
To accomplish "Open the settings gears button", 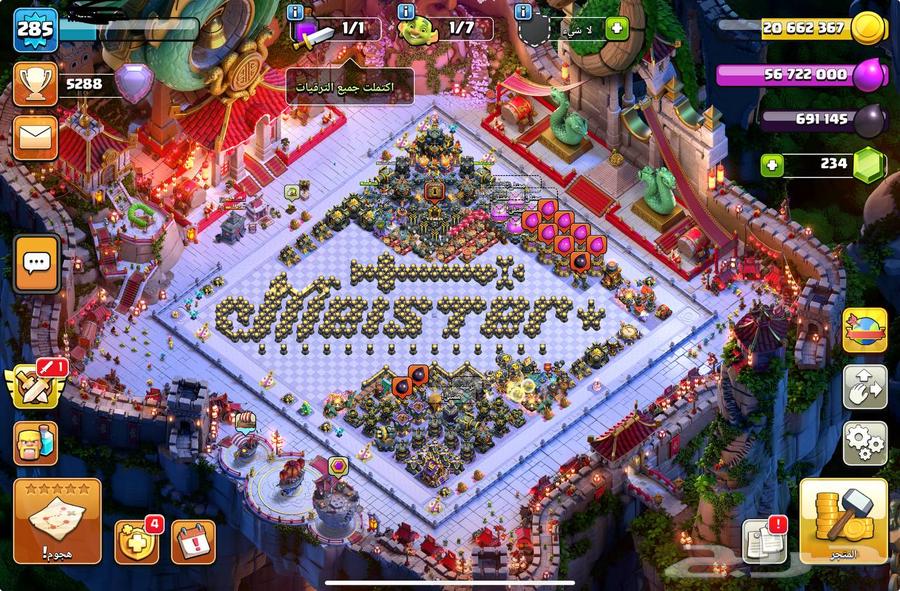I will click(864, 441).
